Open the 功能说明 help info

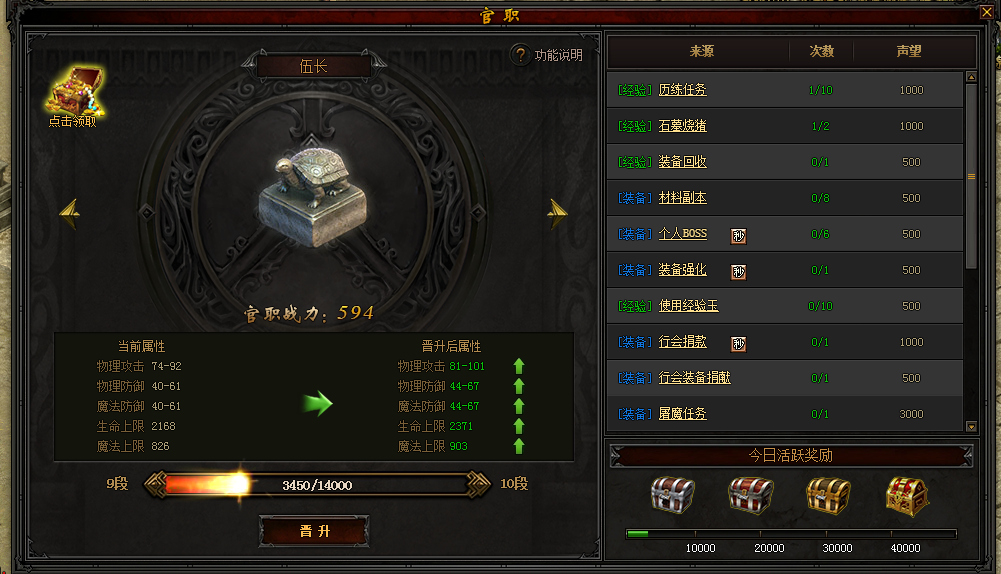pos(546,55)
